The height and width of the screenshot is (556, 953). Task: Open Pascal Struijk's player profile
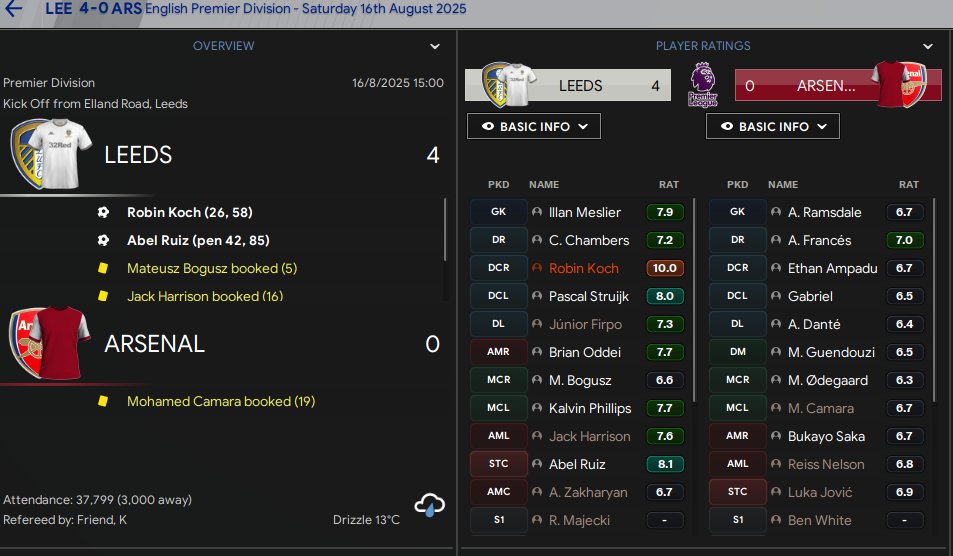click(591, 296)
